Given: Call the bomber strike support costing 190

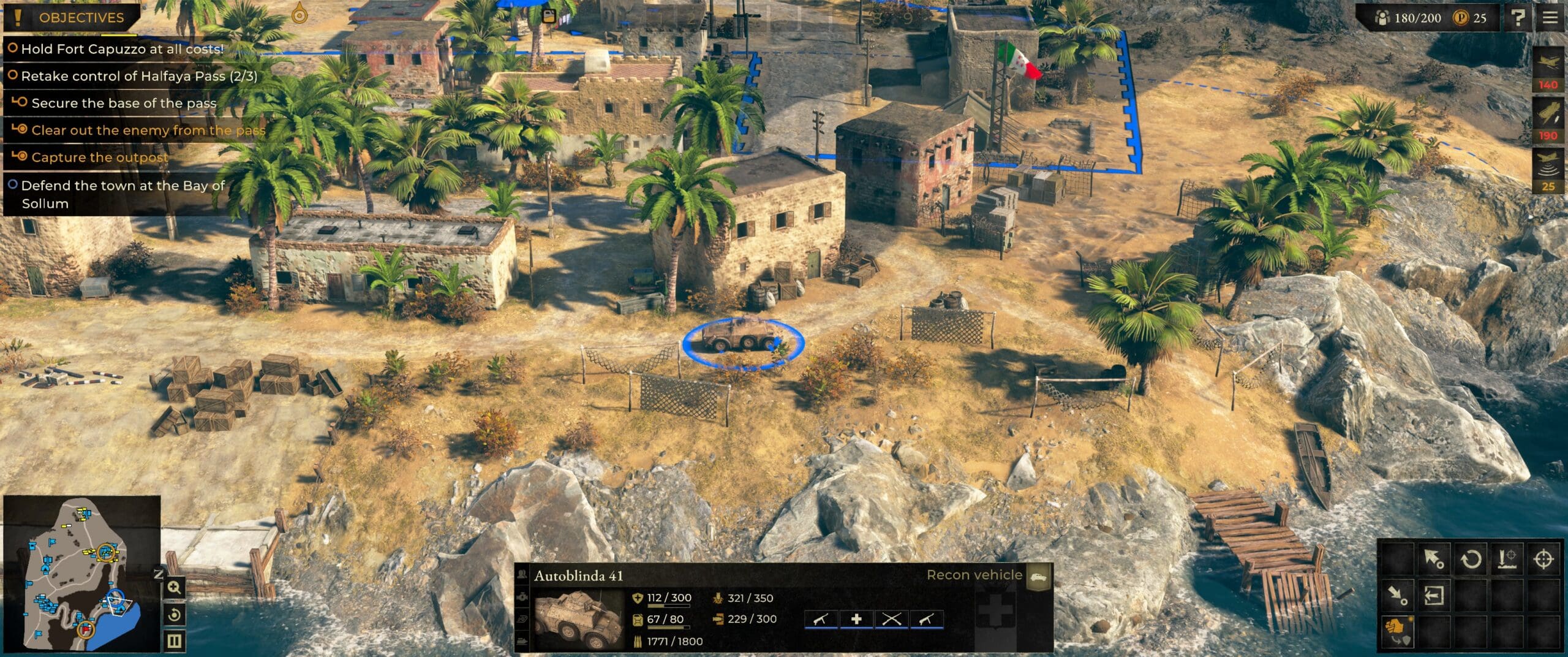Looking at the screenshot, I should [1548, 121].
